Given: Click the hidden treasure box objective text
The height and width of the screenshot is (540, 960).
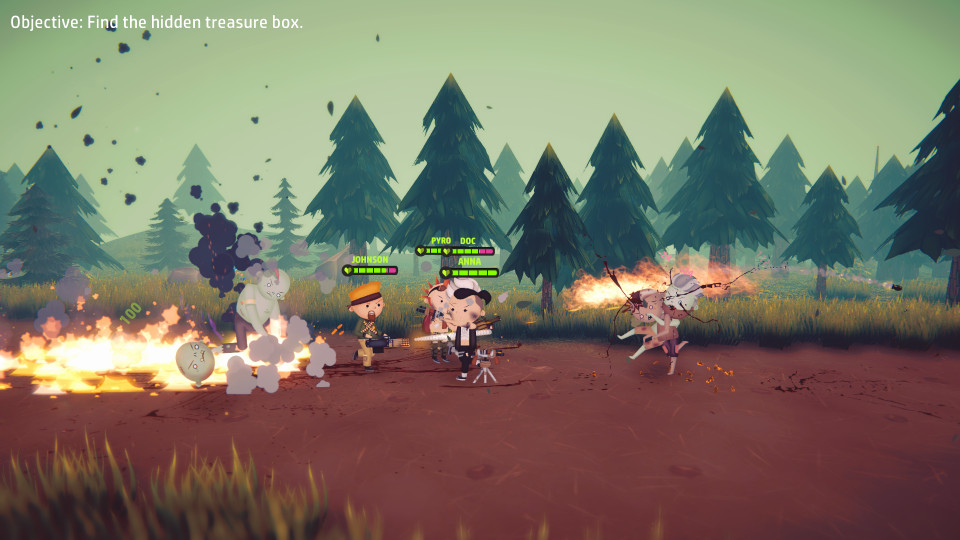Looking at the screenshot, I should 157,22.
